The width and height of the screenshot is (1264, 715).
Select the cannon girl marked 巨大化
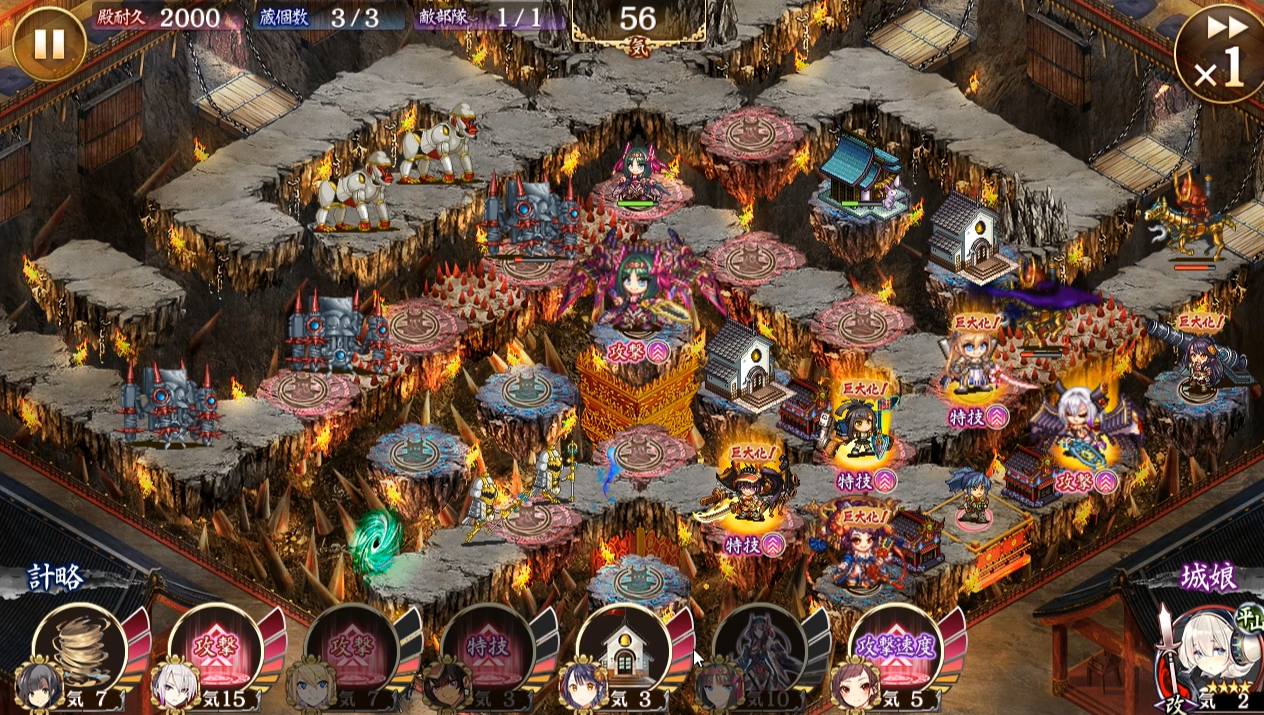click(1201, 362)
